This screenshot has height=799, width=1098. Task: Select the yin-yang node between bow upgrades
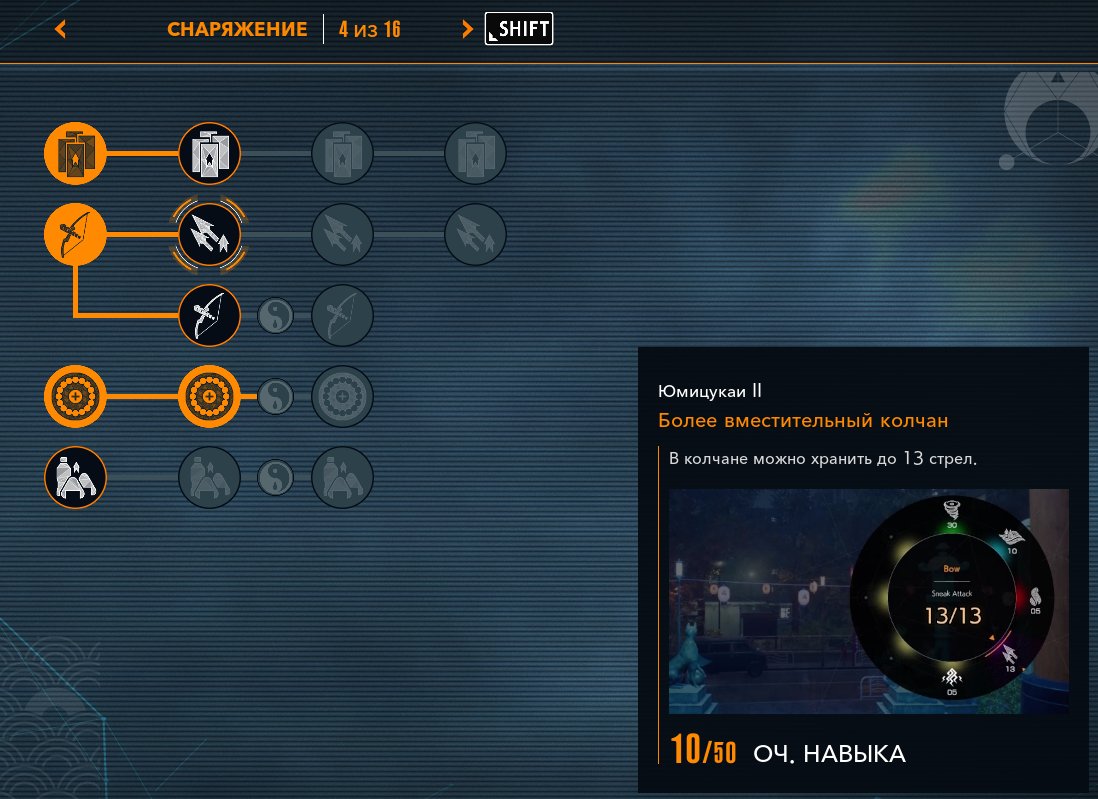coord(276,316)
